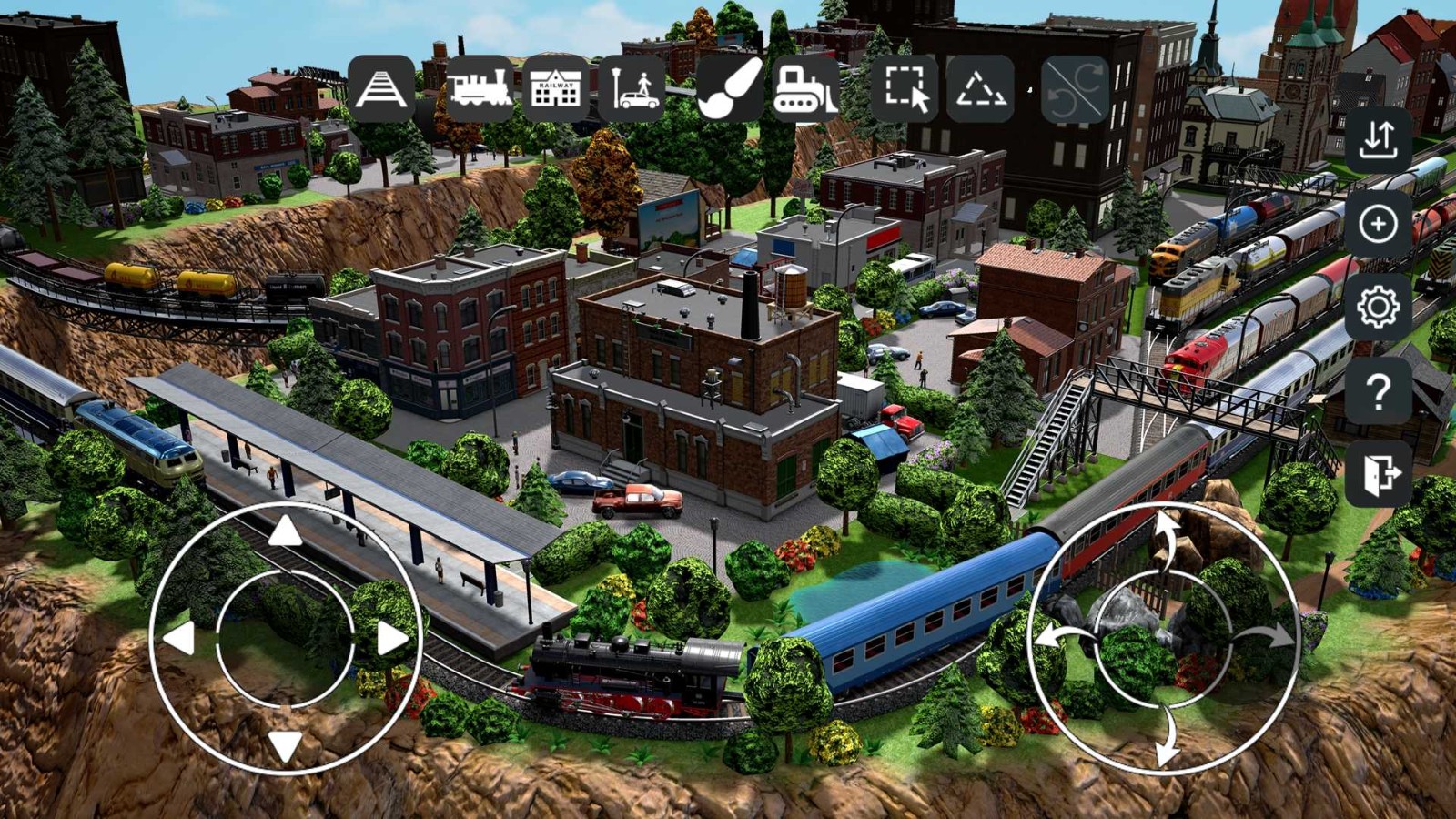Click the add new item plus icon
The width and height of the screenshot is (1456, 819).
click(x=1379, y=226)
